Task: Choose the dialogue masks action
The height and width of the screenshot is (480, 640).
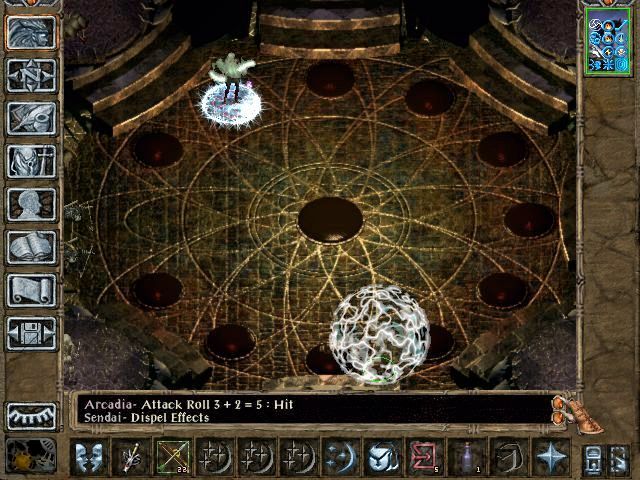Action: click(x=90, y=457)
